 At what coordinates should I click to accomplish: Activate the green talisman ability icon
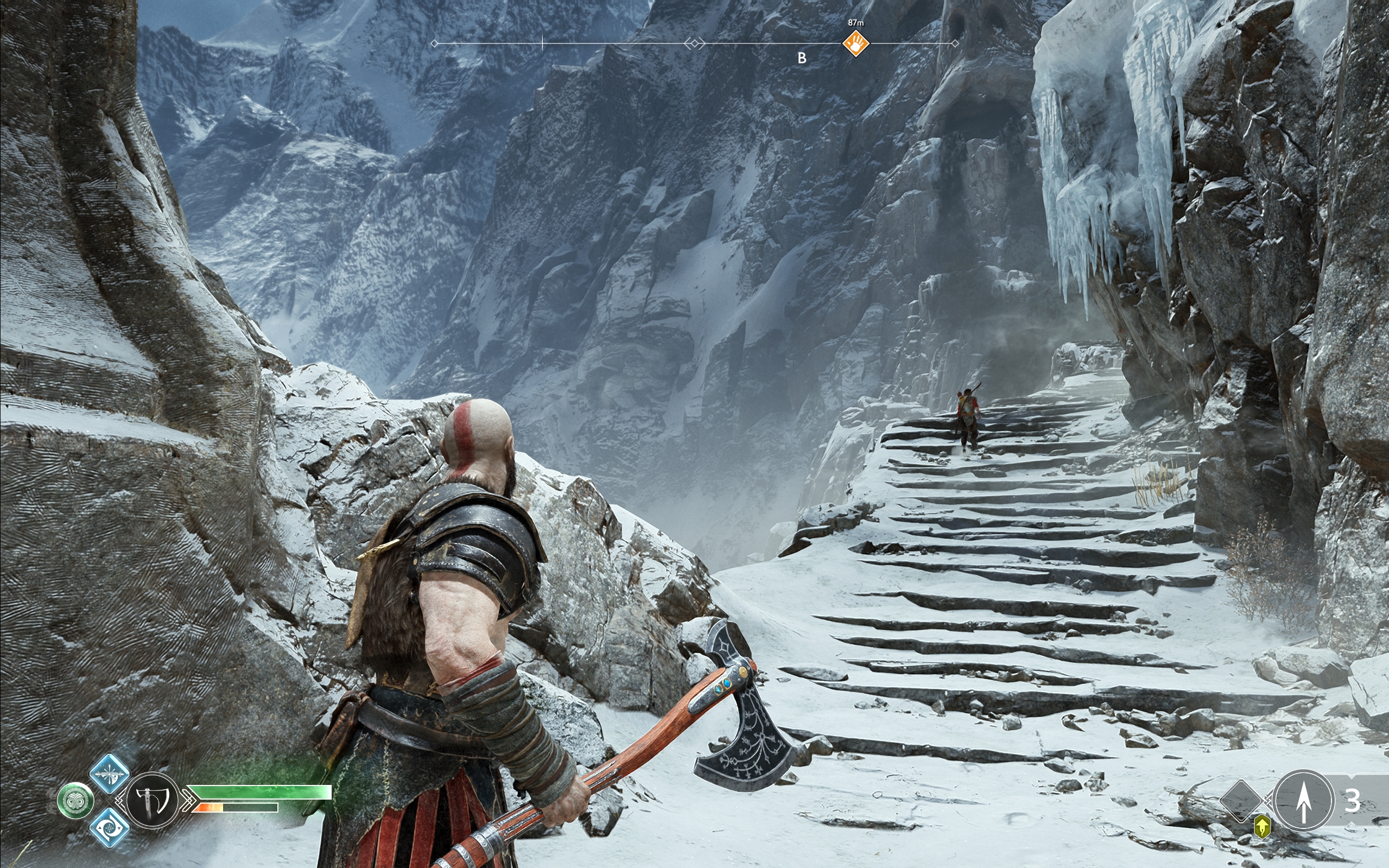pos(76,801)
